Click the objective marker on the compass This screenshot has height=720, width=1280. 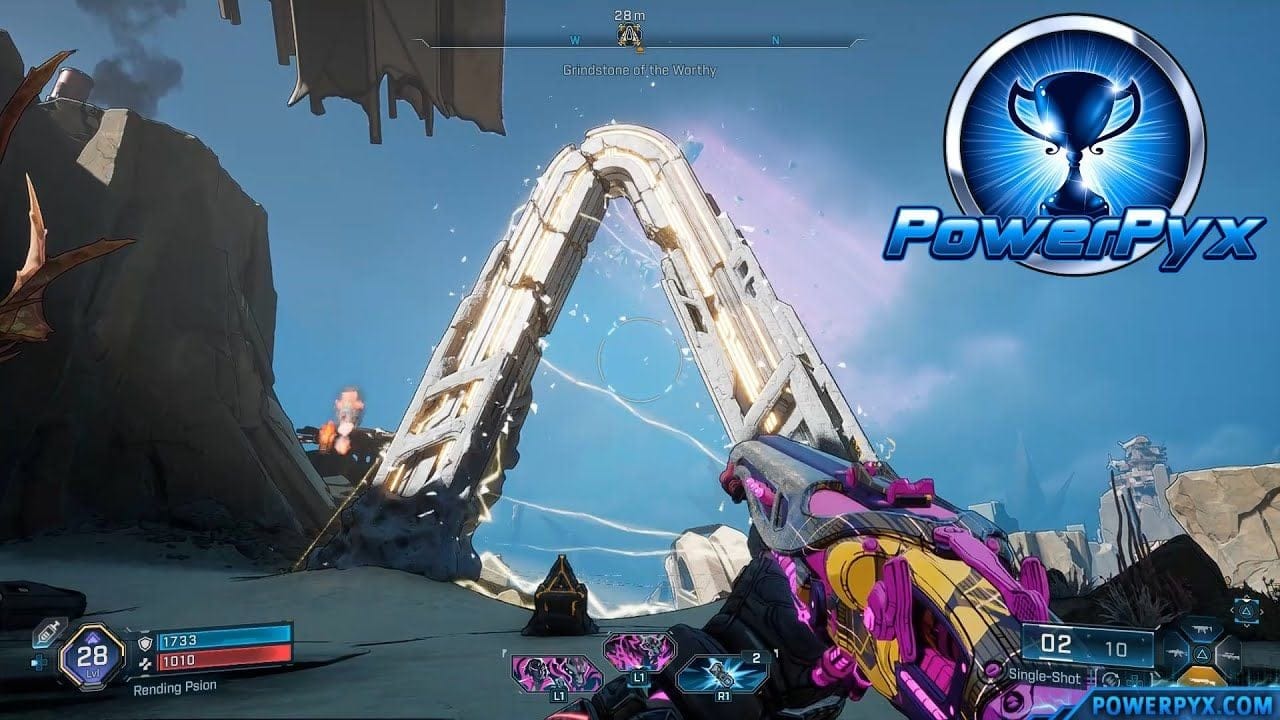coord(631,37)
